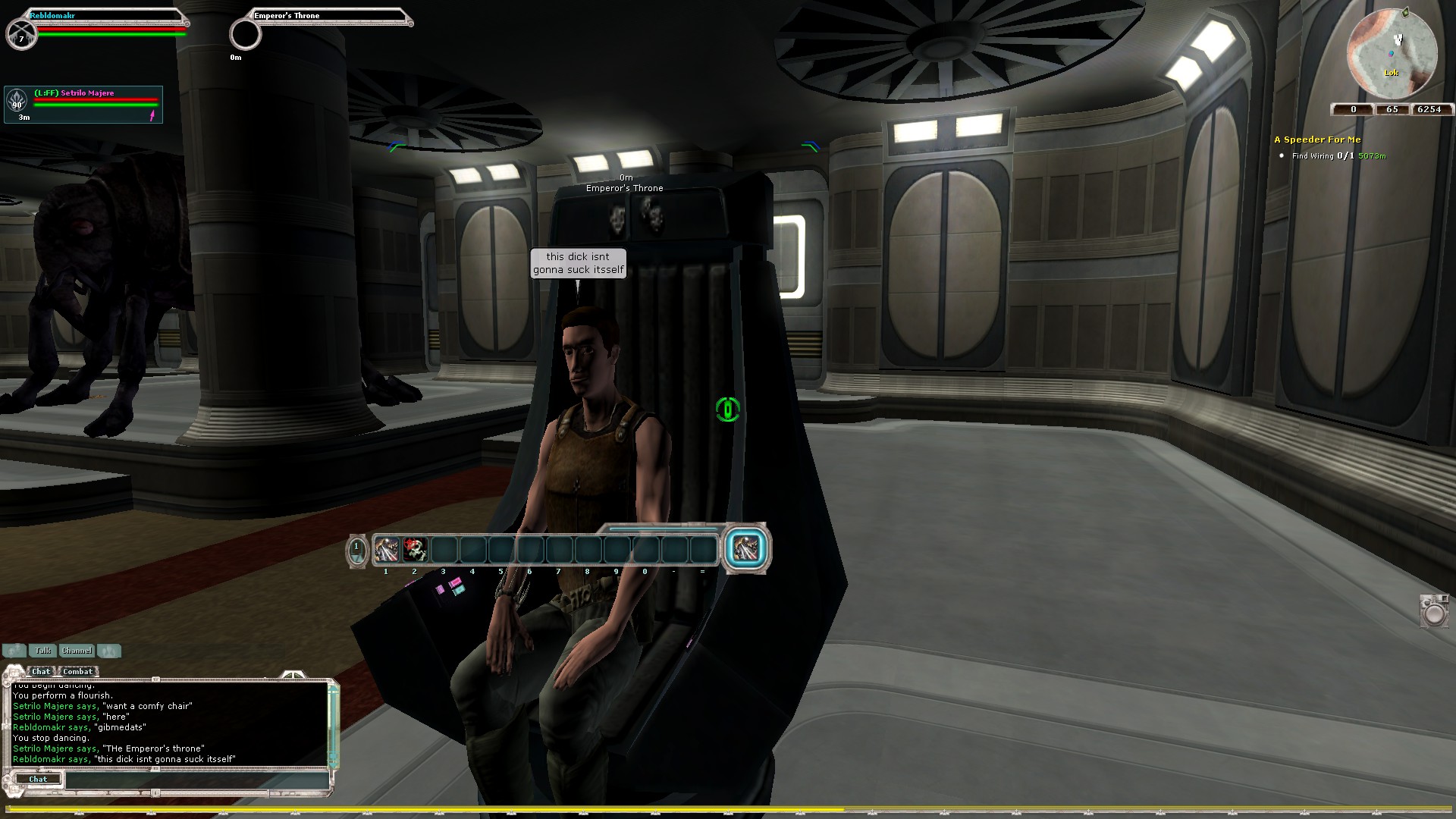Focus the chat text input field

point(197,780)
